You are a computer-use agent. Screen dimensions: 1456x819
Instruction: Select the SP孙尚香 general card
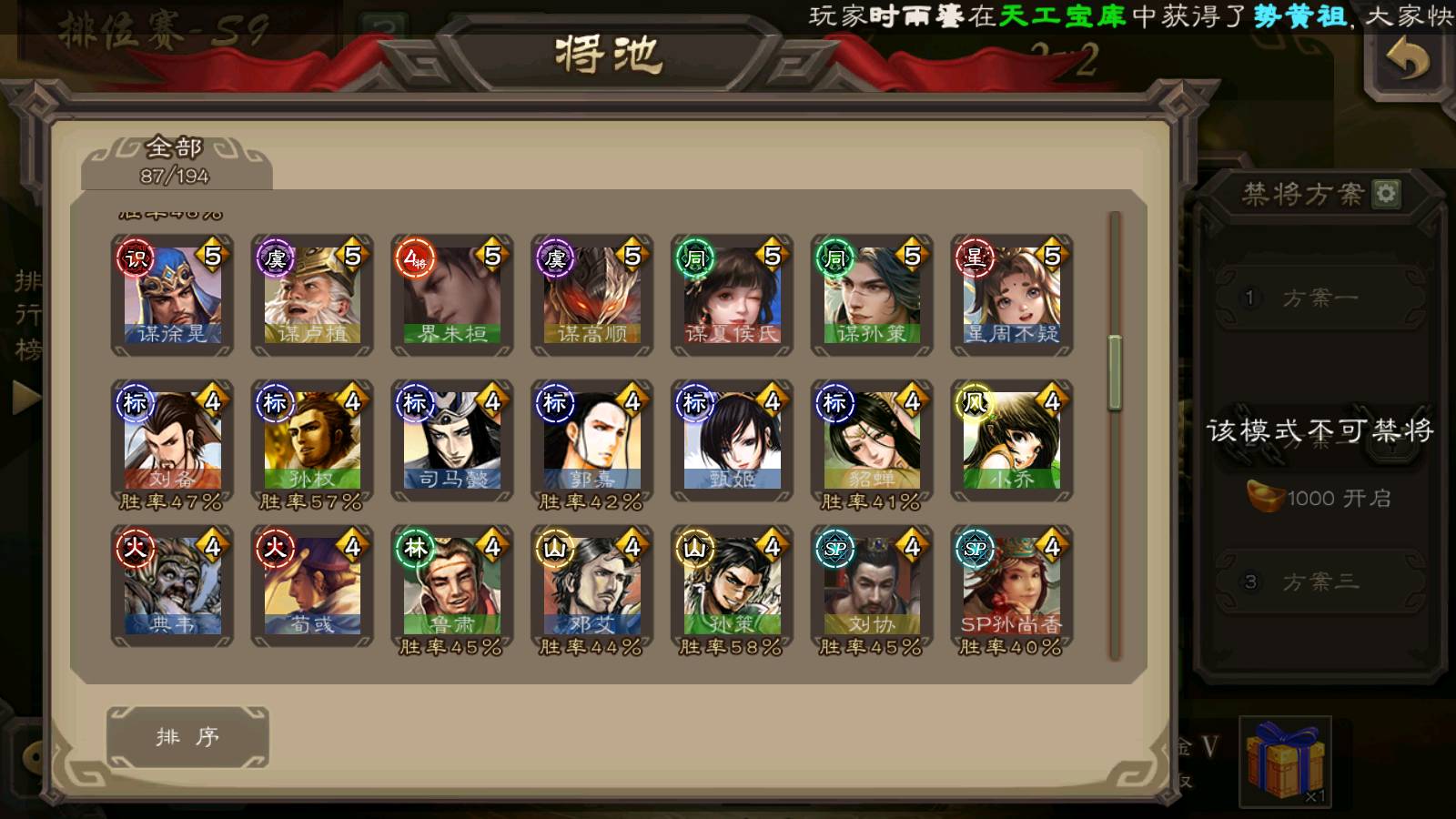pos(1012,586)
